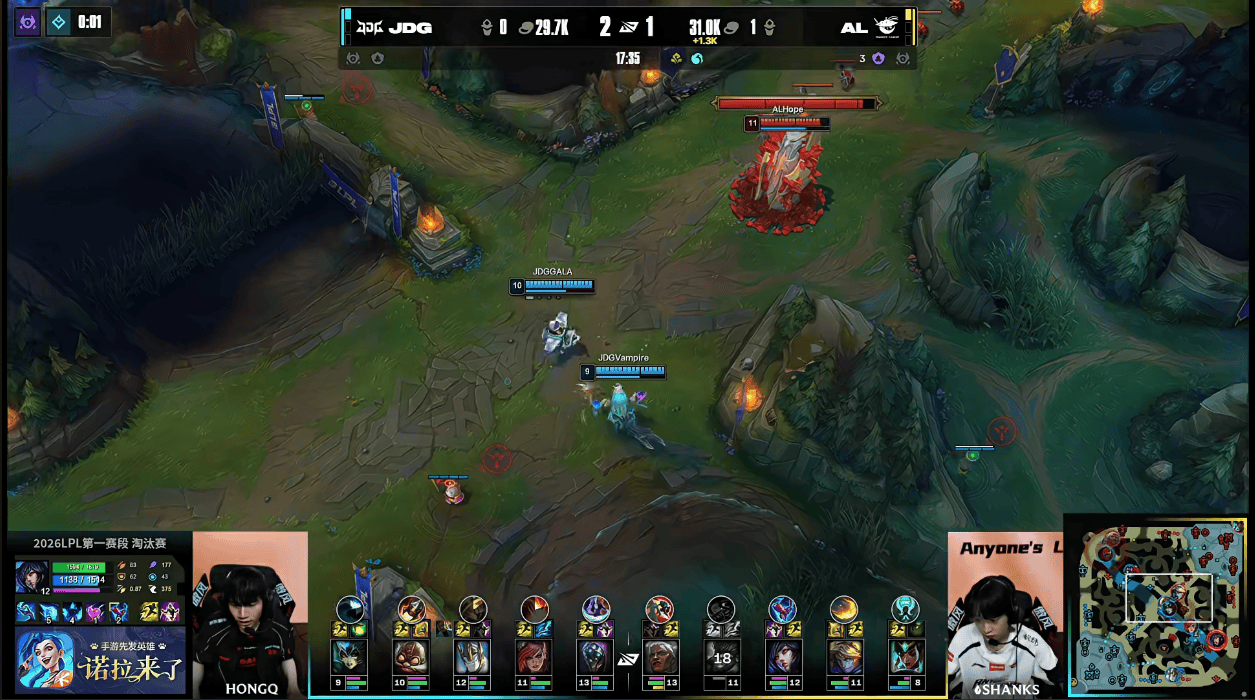This screenshot has height=700, width=1255.
Task: Open the HONGQ player camera feed
Action: [x=250, y=612]
